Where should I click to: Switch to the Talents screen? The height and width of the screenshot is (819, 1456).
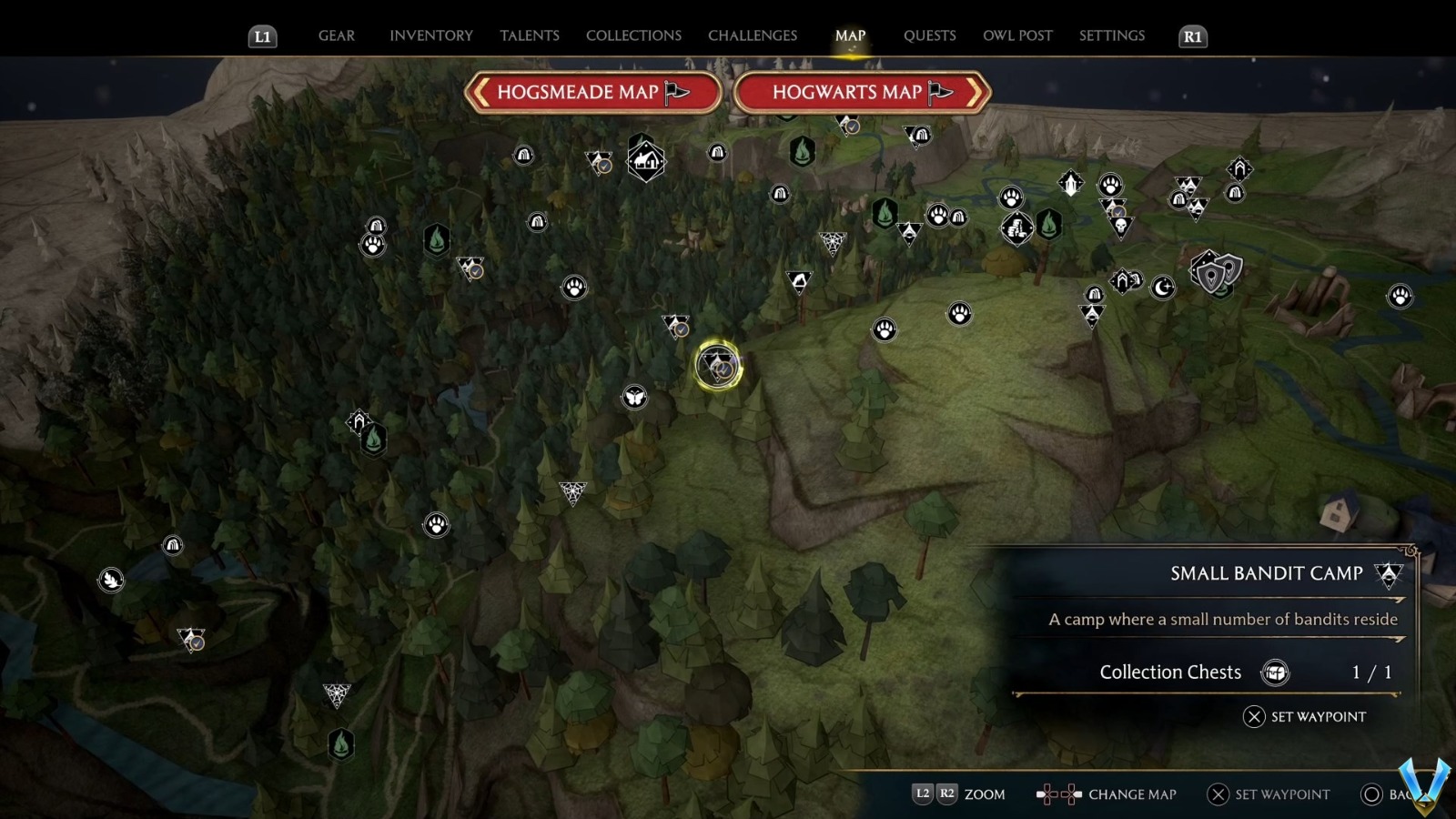click(530, 35)
